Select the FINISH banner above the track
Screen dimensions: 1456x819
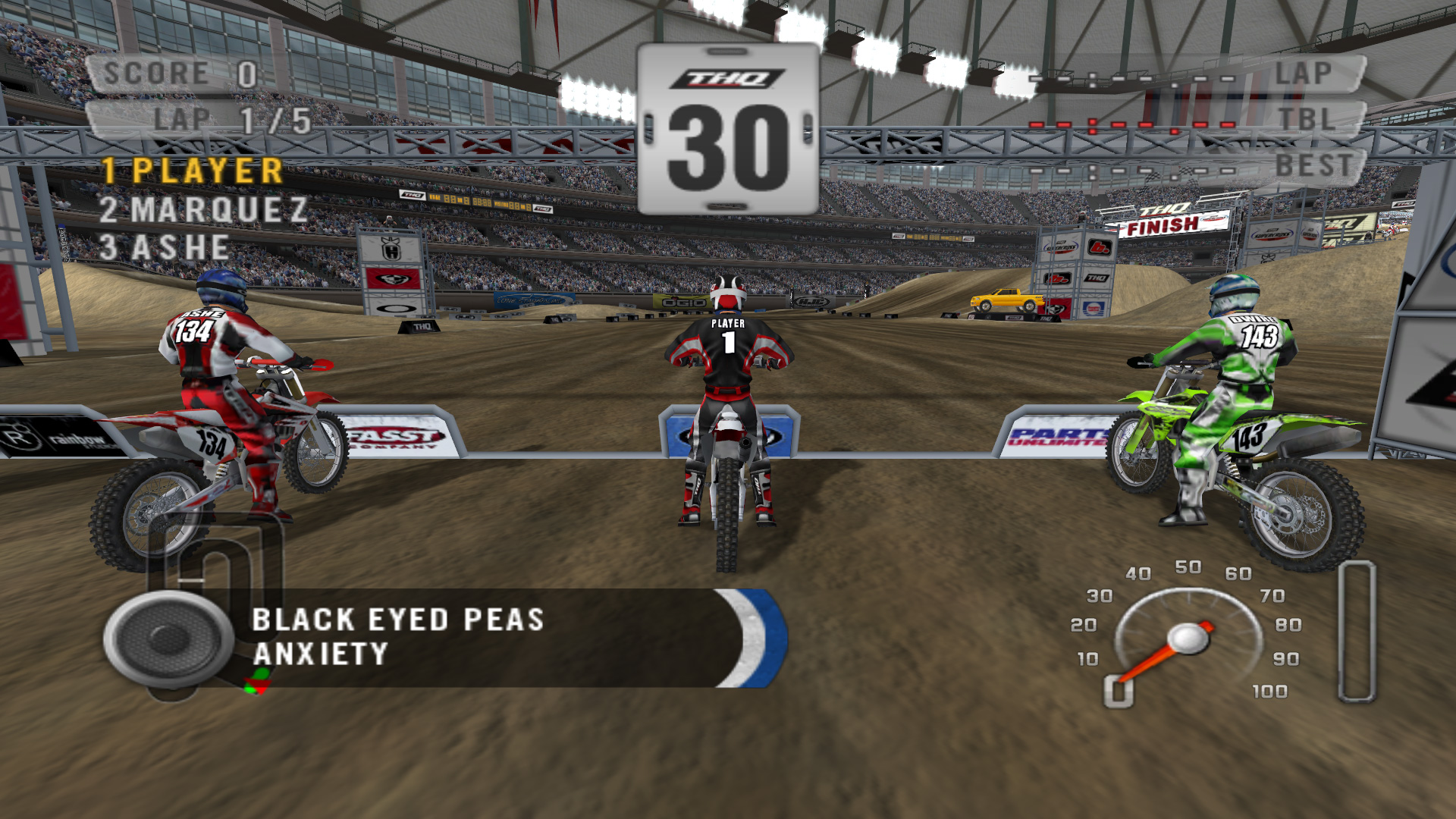(1162, 224)
